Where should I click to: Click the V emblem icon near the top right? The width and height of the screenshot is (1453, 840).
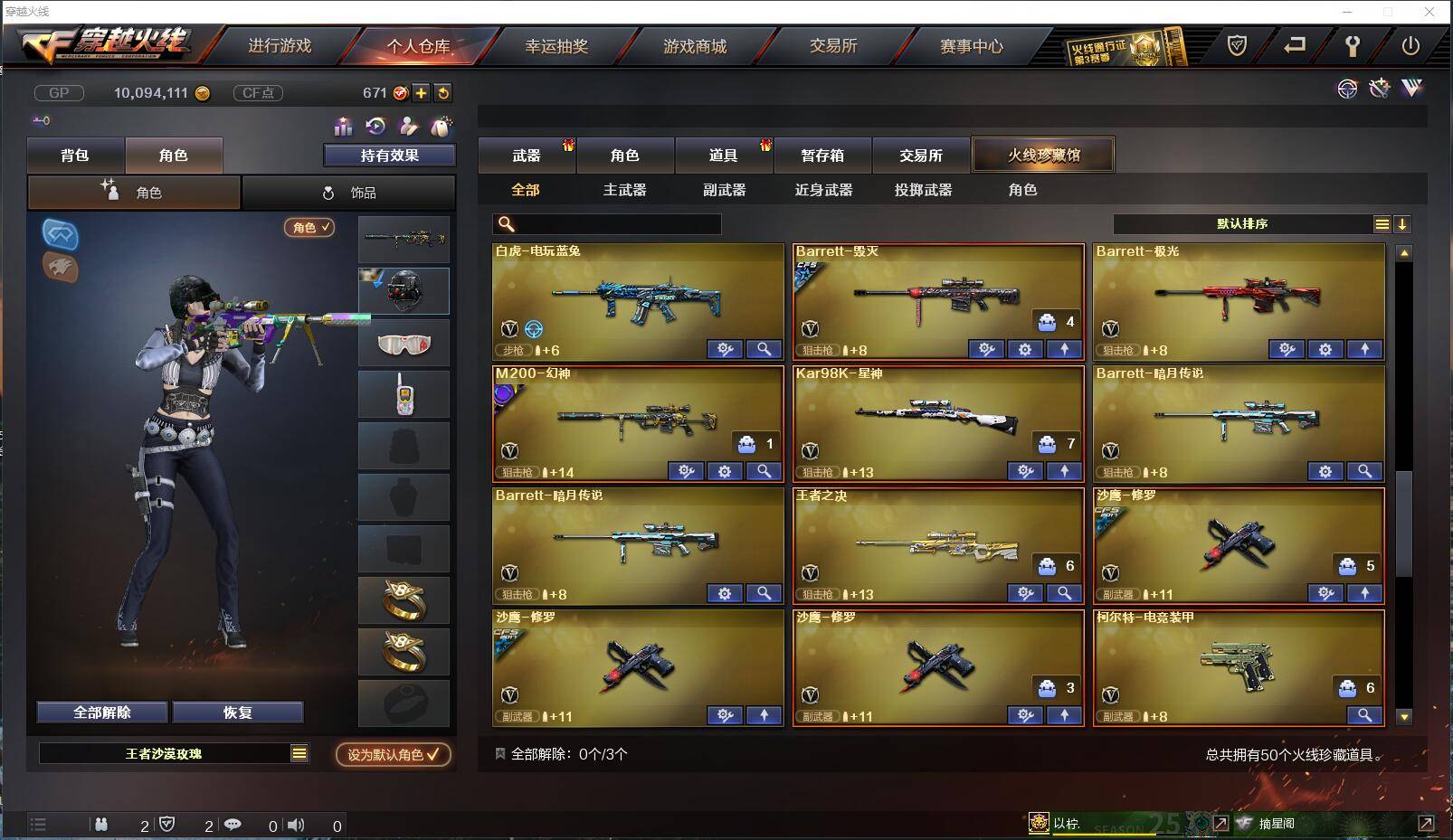(1411, 89)
